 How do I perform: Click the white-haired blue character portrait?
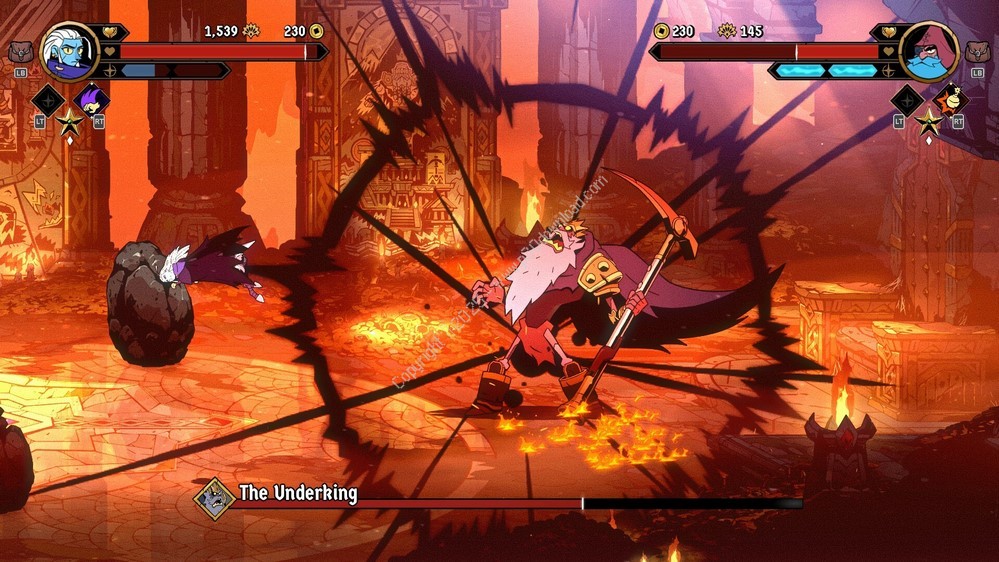pyautogui.click(x=69, y=51)
